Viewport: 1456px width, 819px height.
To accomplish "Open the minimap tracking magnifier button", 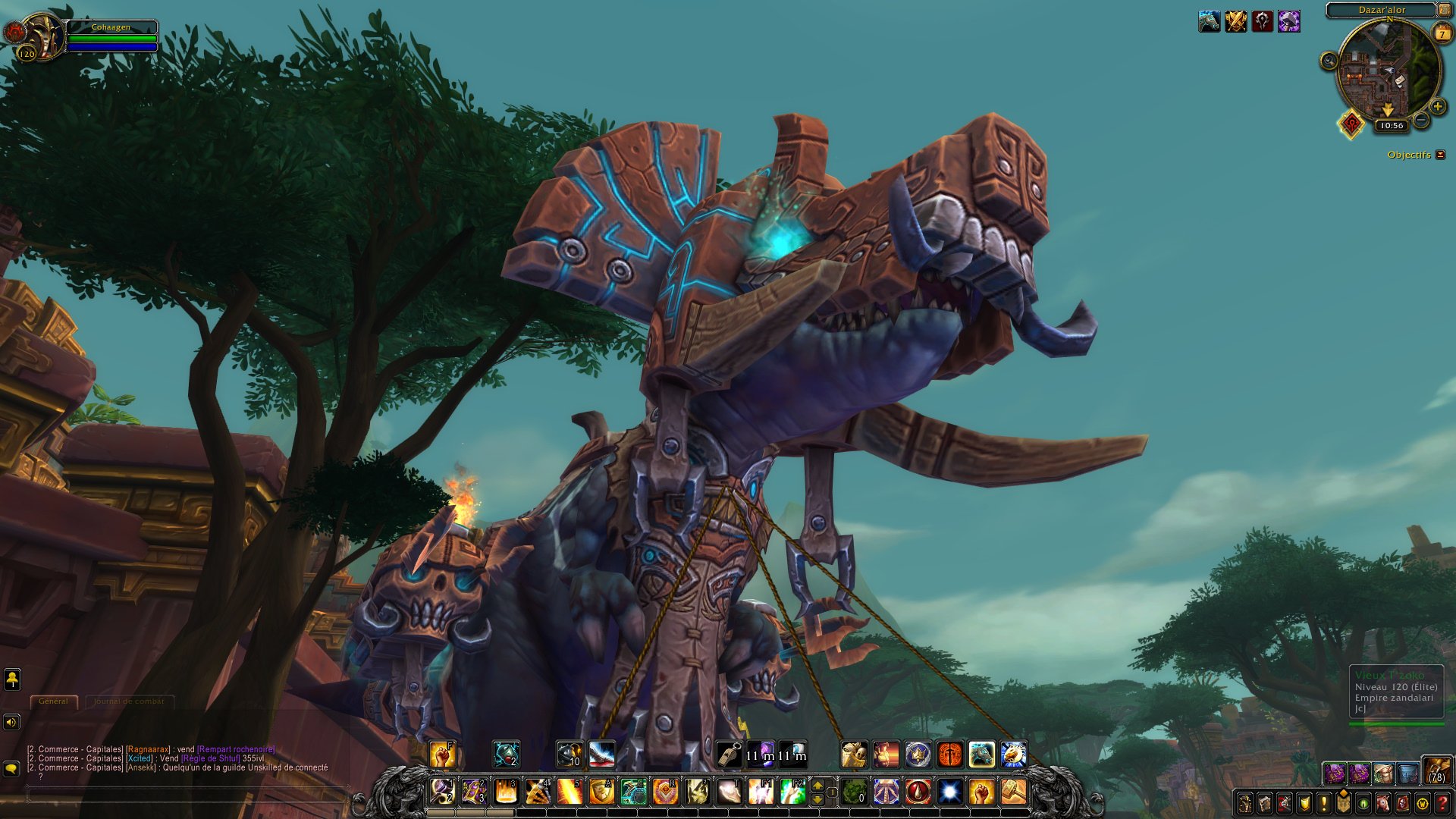I will [1329, 61].
